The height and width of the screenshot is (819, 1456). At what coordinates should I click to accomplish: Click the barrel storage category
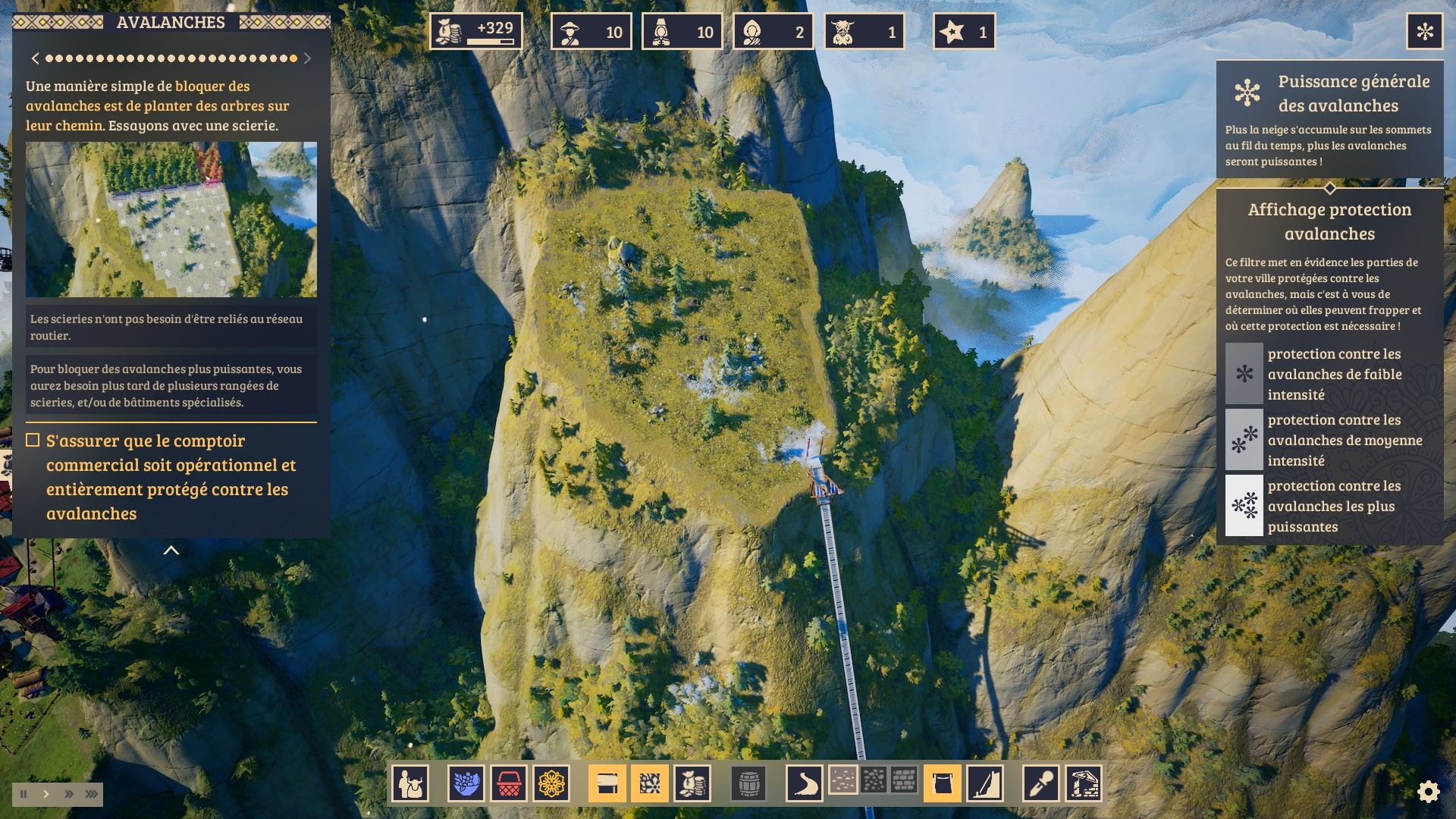(748, 783)
